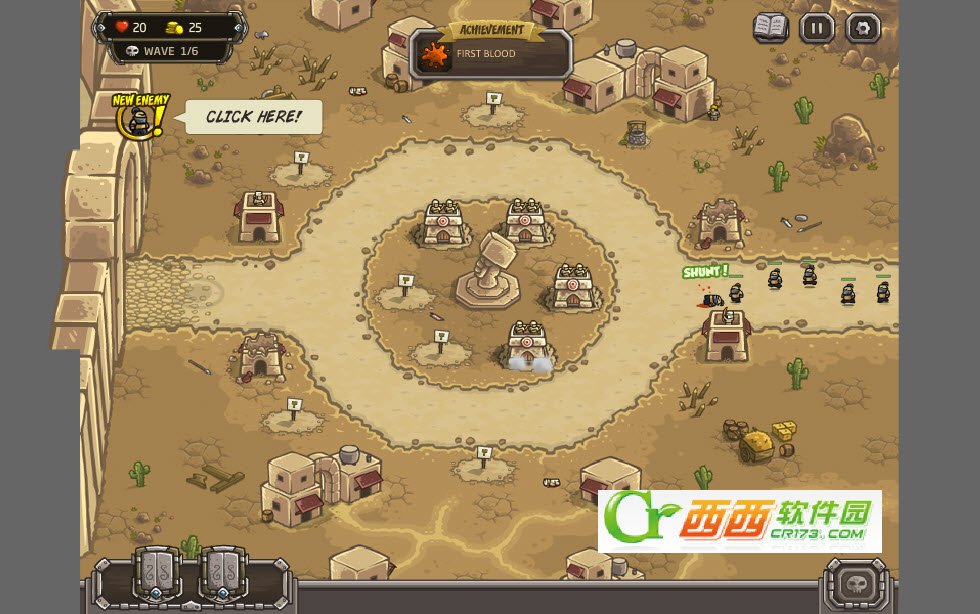The height and width of the screenshot is (614, 980).
Task: Pause the game
Action: tap(816, 28)
